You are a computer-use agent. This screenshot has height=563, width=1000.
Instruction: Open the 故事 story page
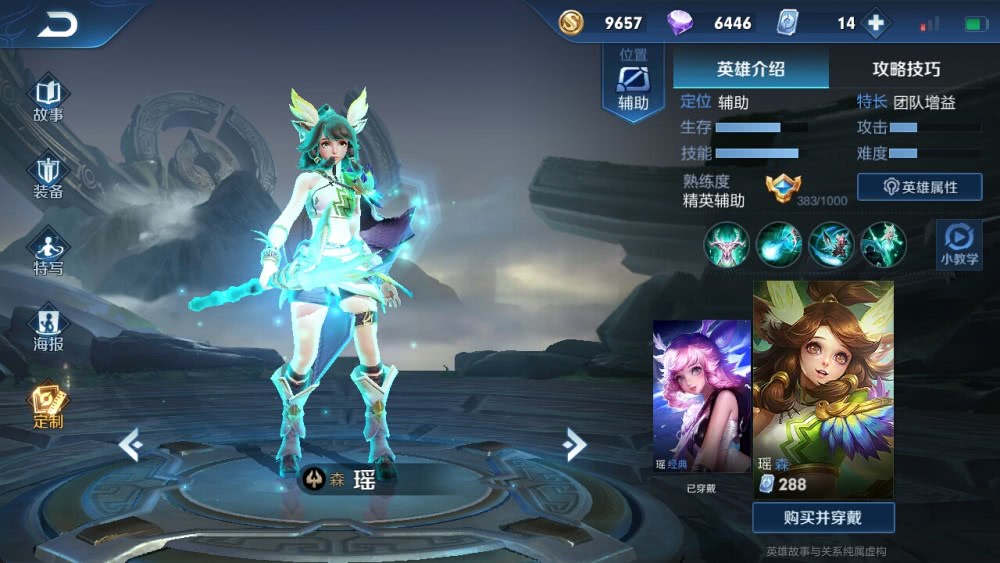coord(48,97)
